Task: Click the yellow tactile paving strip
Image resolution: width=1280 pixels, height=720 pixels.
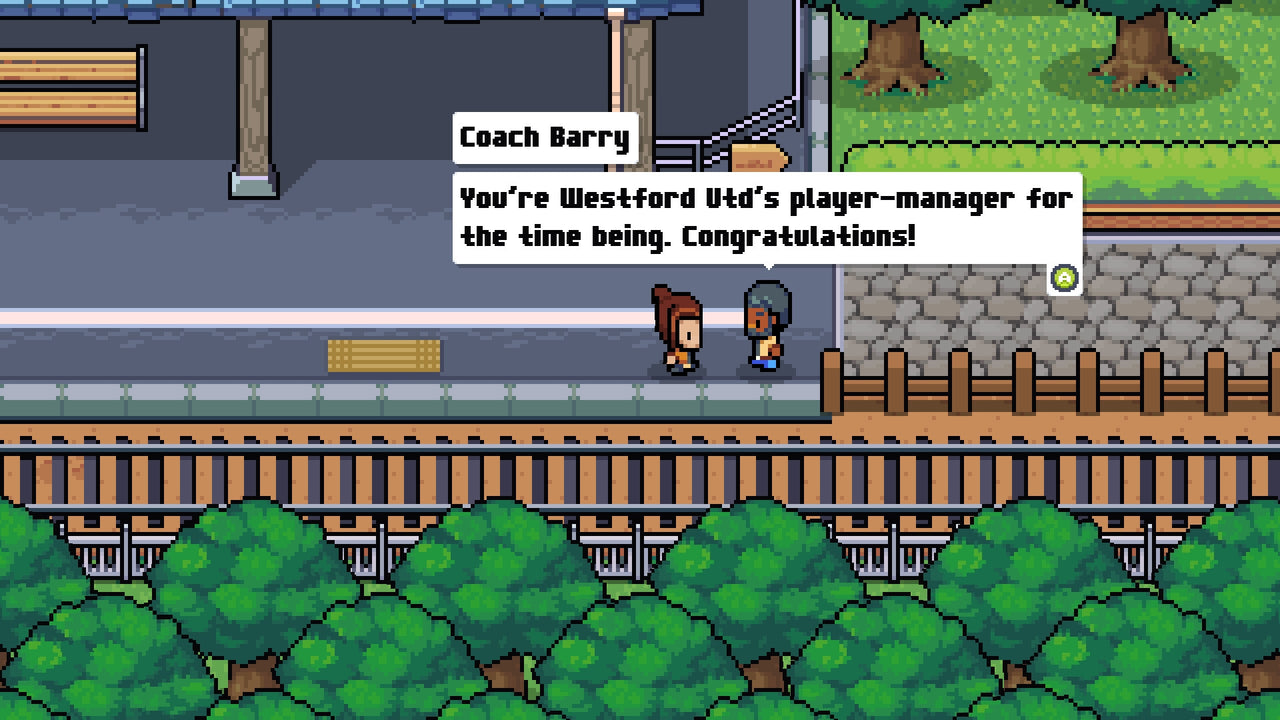Action: point(385,356)
